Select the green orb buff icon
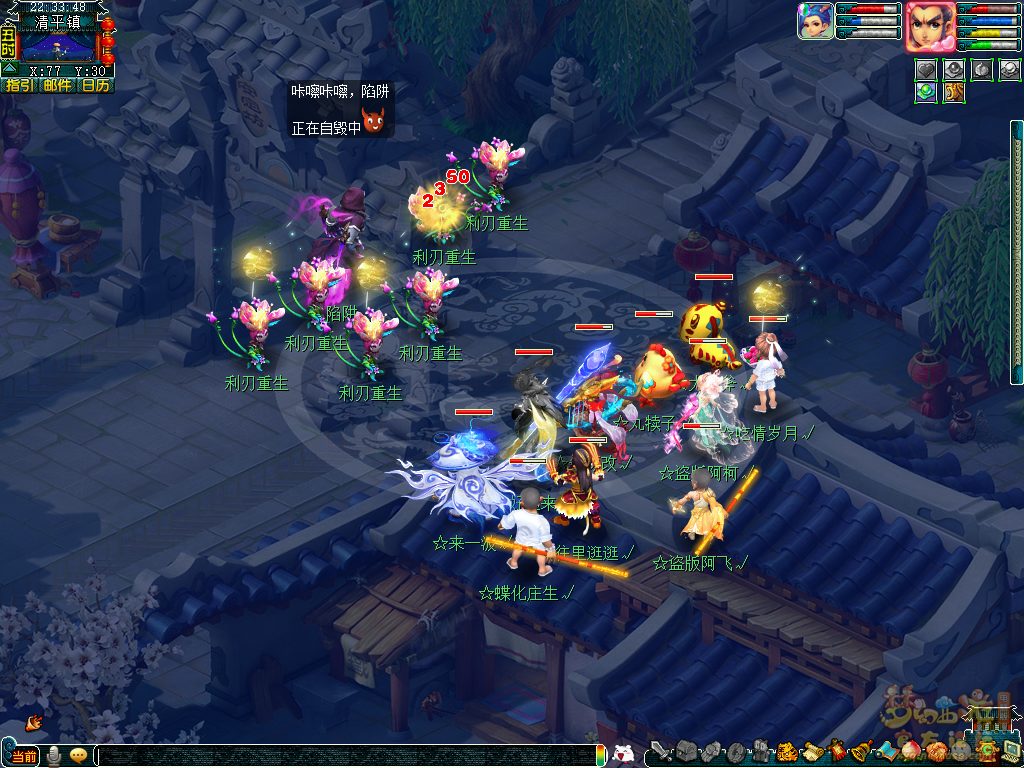 [x=926, y=92]
